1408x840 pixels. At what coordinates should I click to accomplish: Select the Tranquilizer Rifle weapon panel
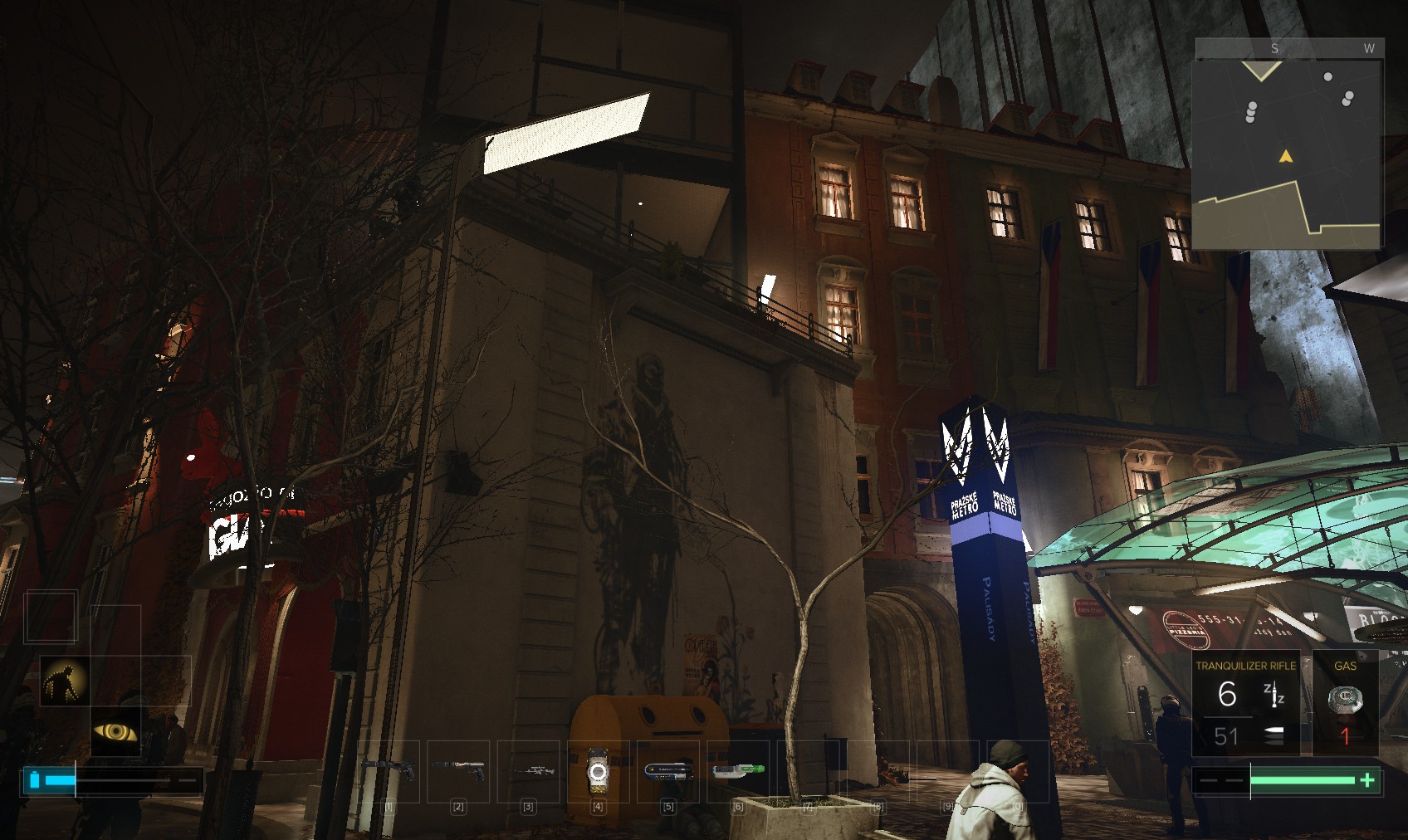(1245, 703)
